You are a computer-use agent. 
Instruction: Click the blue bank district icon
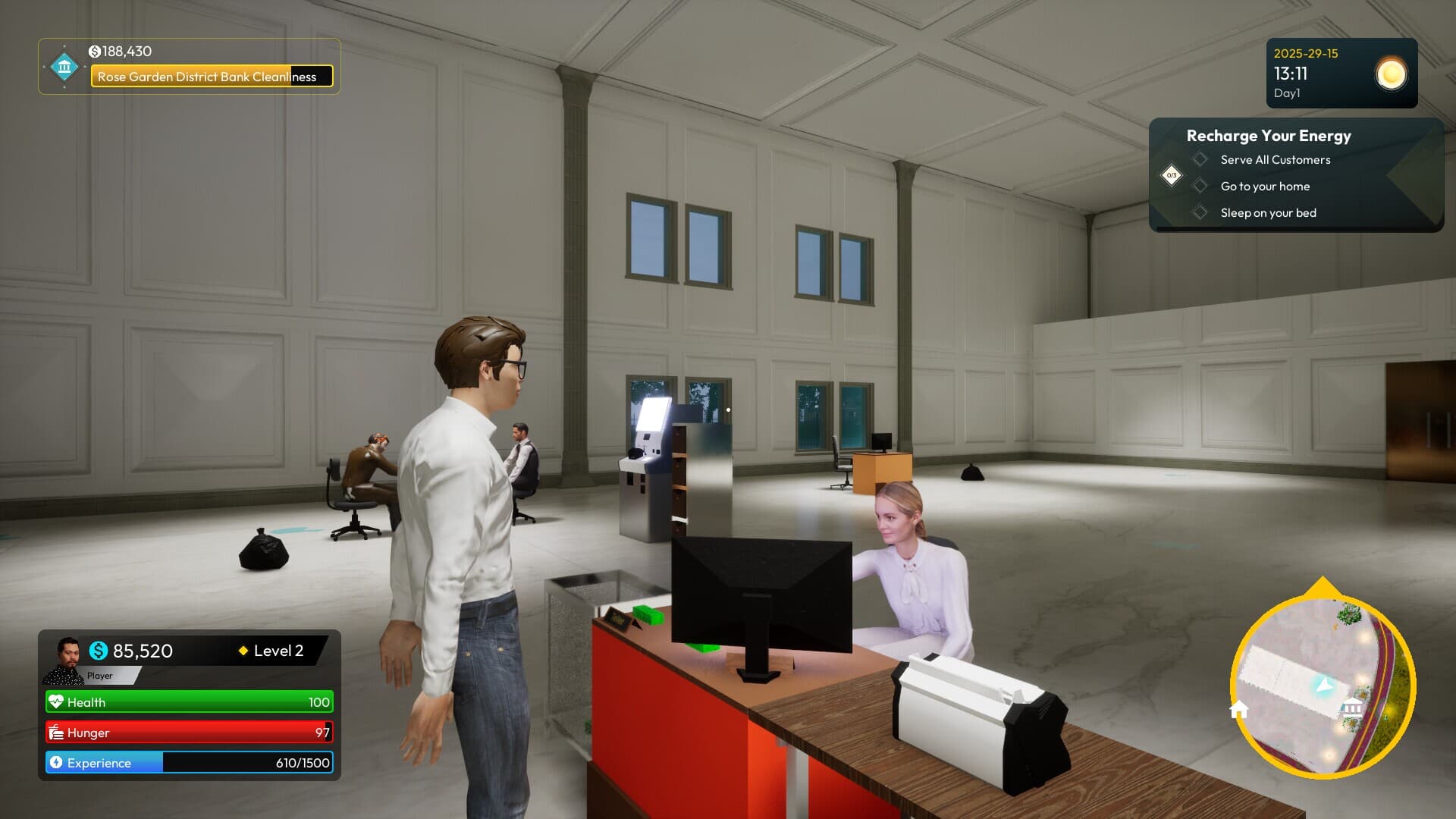point(64,67)
